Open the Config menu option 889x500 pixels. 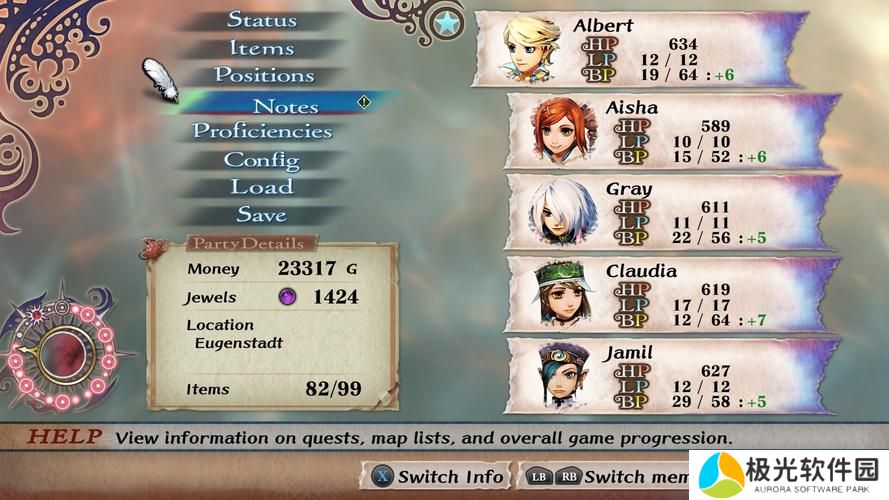[x=261, y=160]
